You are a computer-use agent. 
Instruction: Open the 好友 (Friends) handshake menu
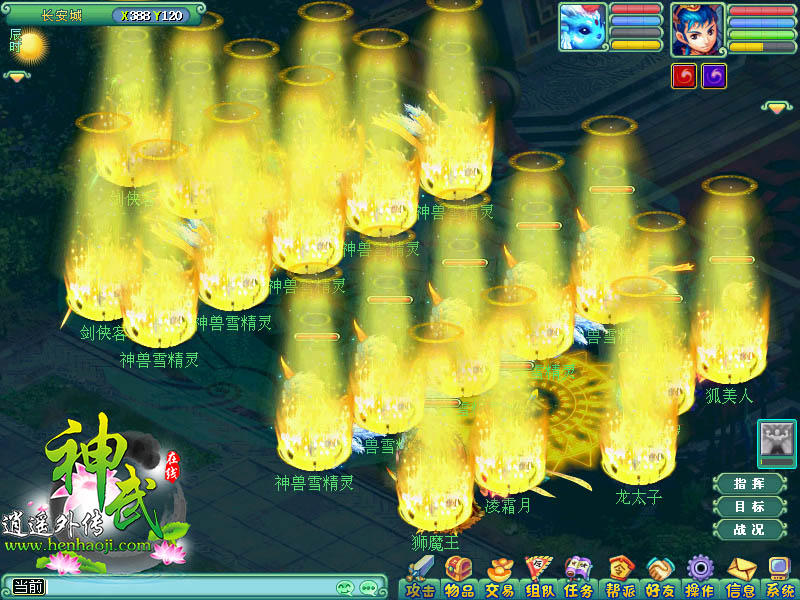[659, 578]
